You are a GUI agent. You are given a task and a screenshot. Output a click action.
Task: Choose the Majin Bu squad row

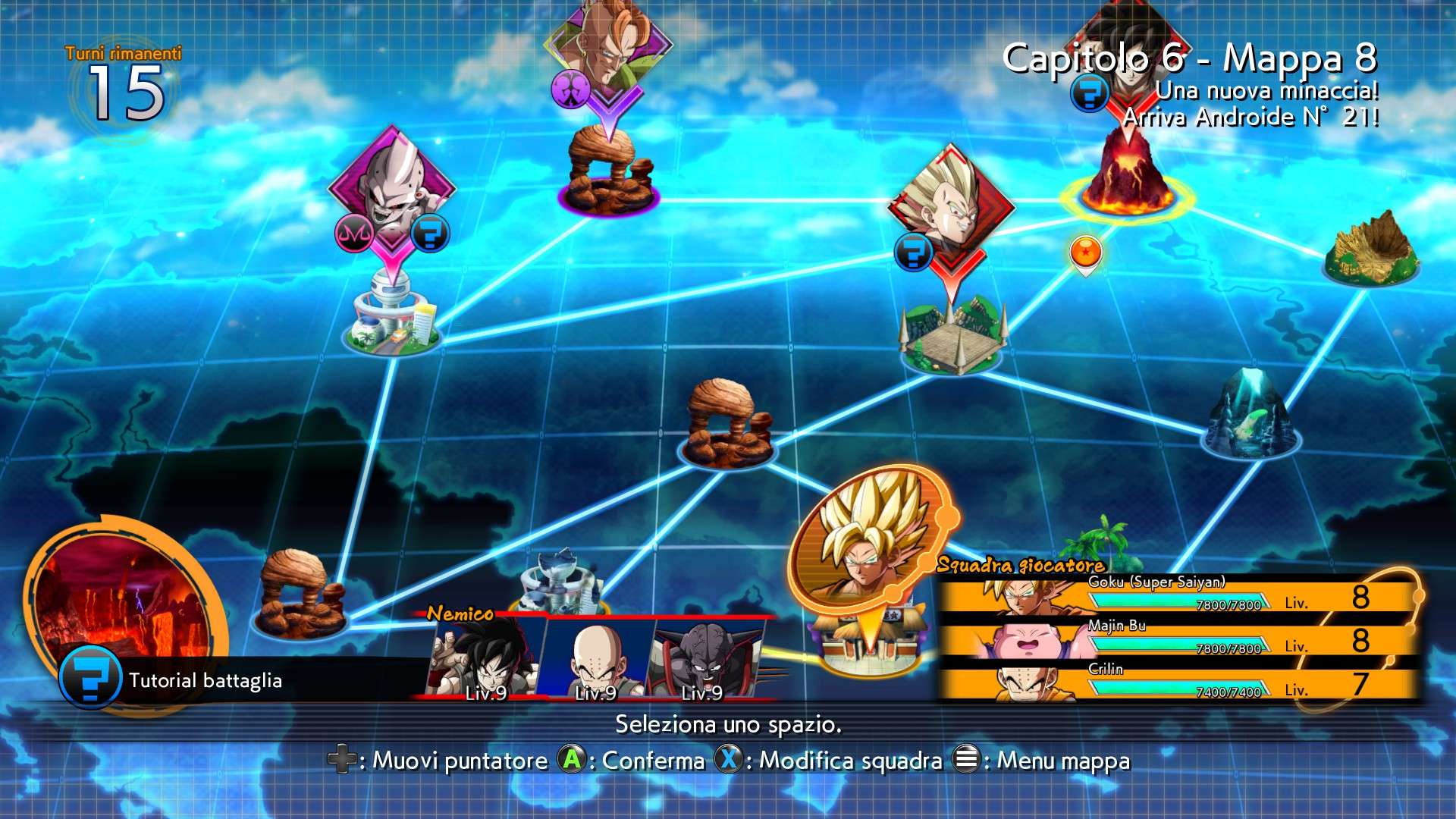(1175, 639)
